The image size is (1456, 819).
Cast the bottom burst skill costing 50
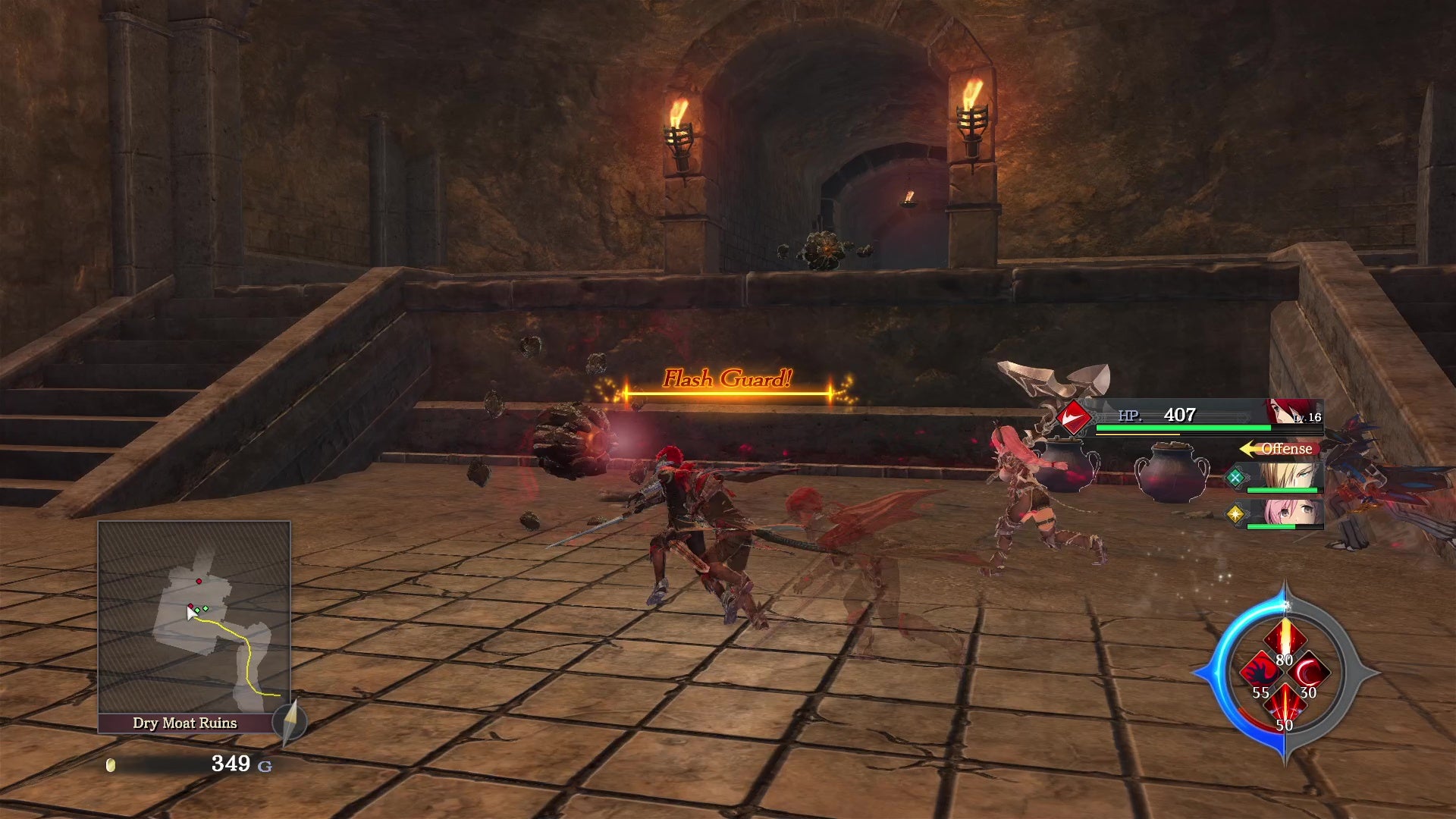click(1285, 705)
